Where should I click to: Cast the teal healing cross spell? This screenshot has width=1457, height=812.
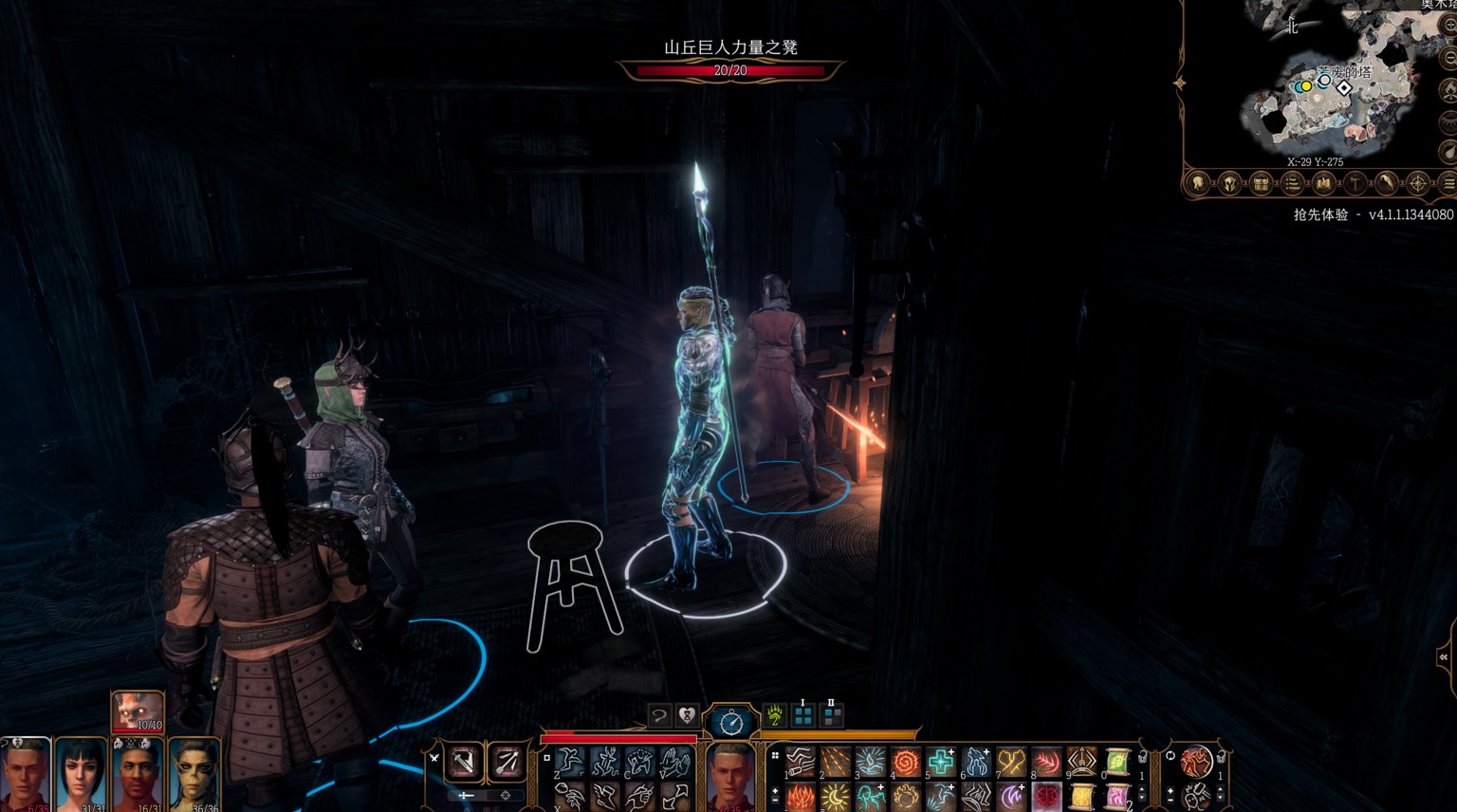(940, 762)
